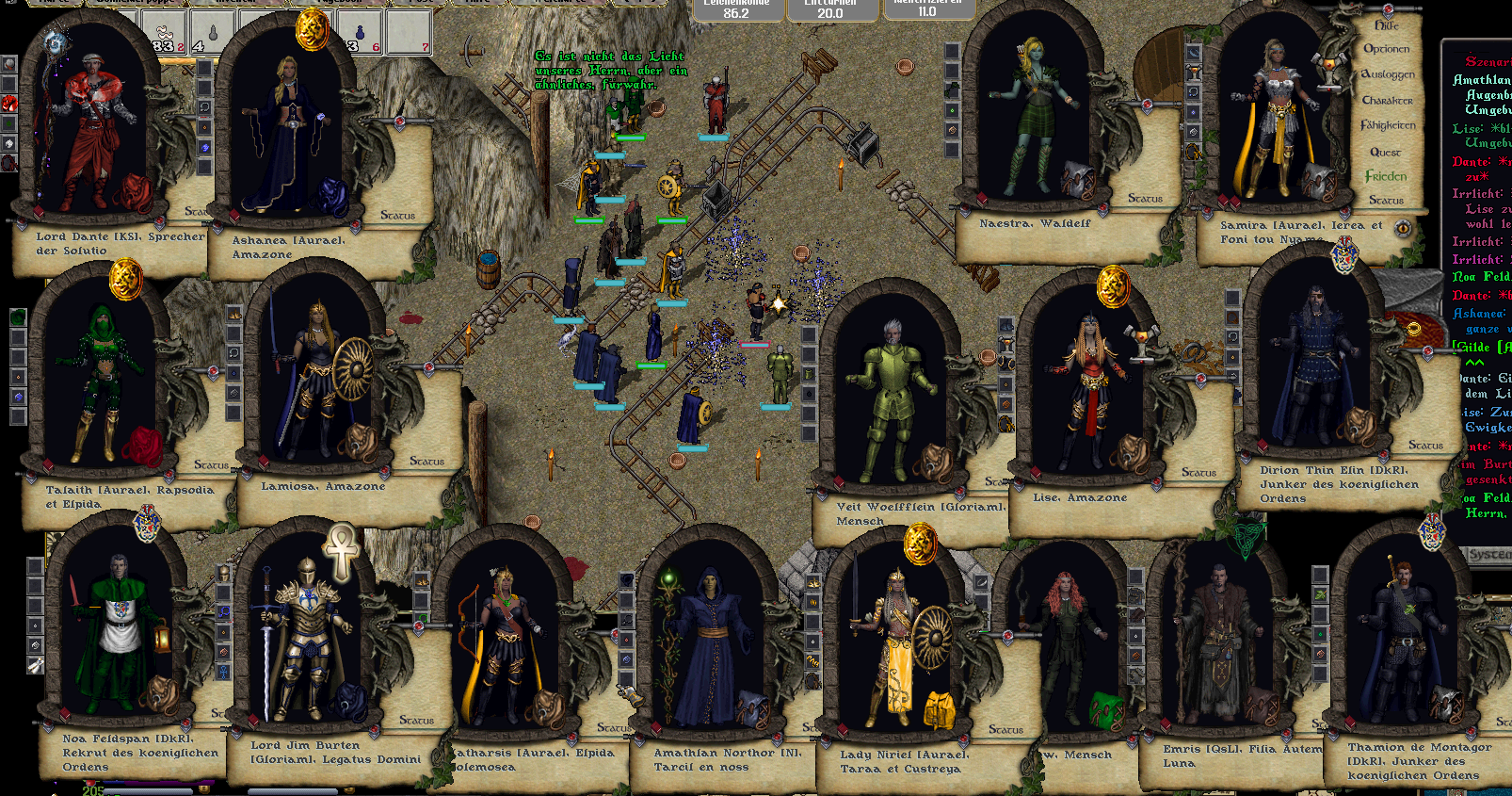The image size is (1512, 796).
Task: Show the Fähigkeiten skills list
Action: (1388, 125)
